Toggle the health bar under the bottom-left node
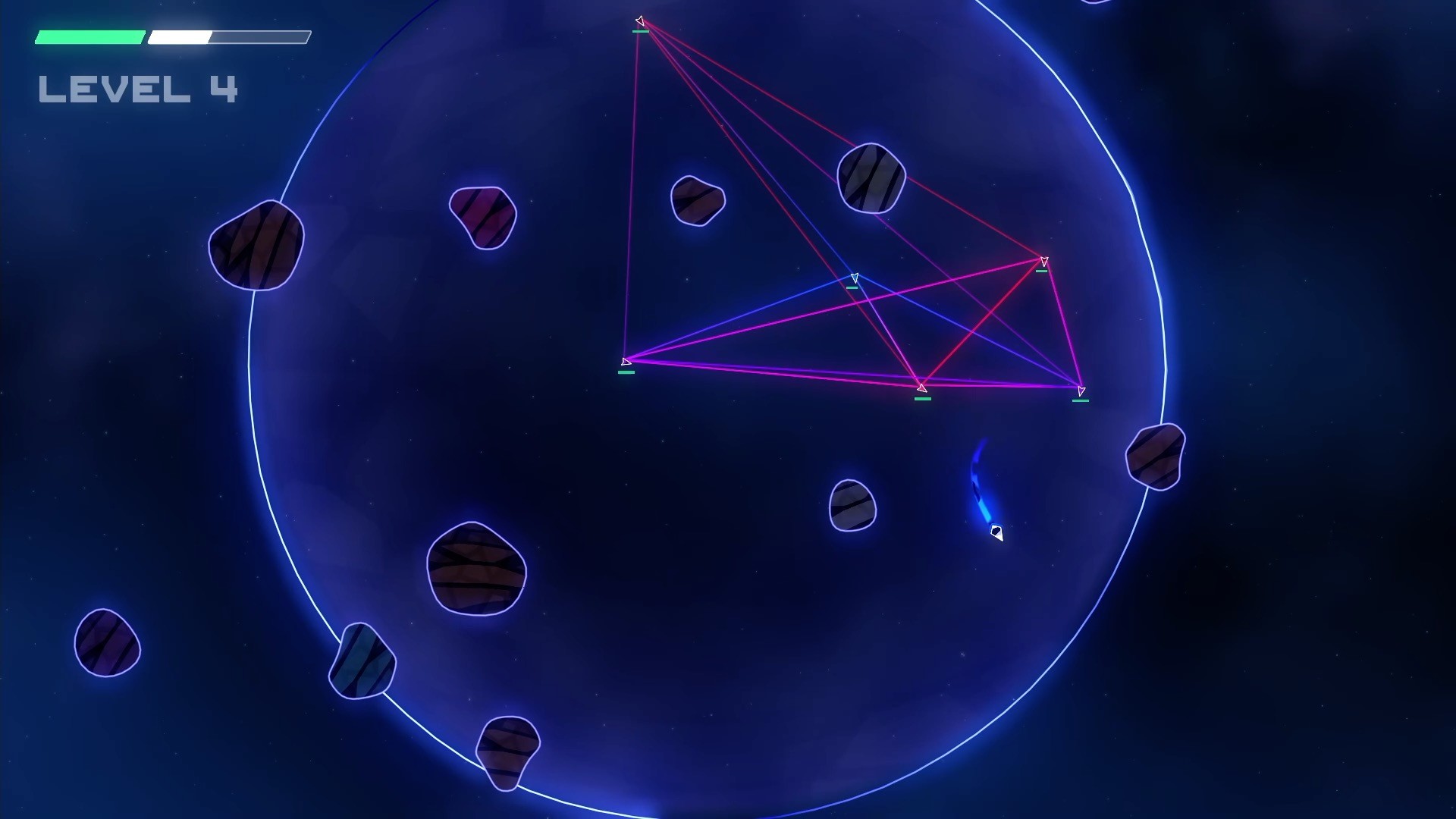The height and width of the screenshot is (819, 1456). (625, 374)
